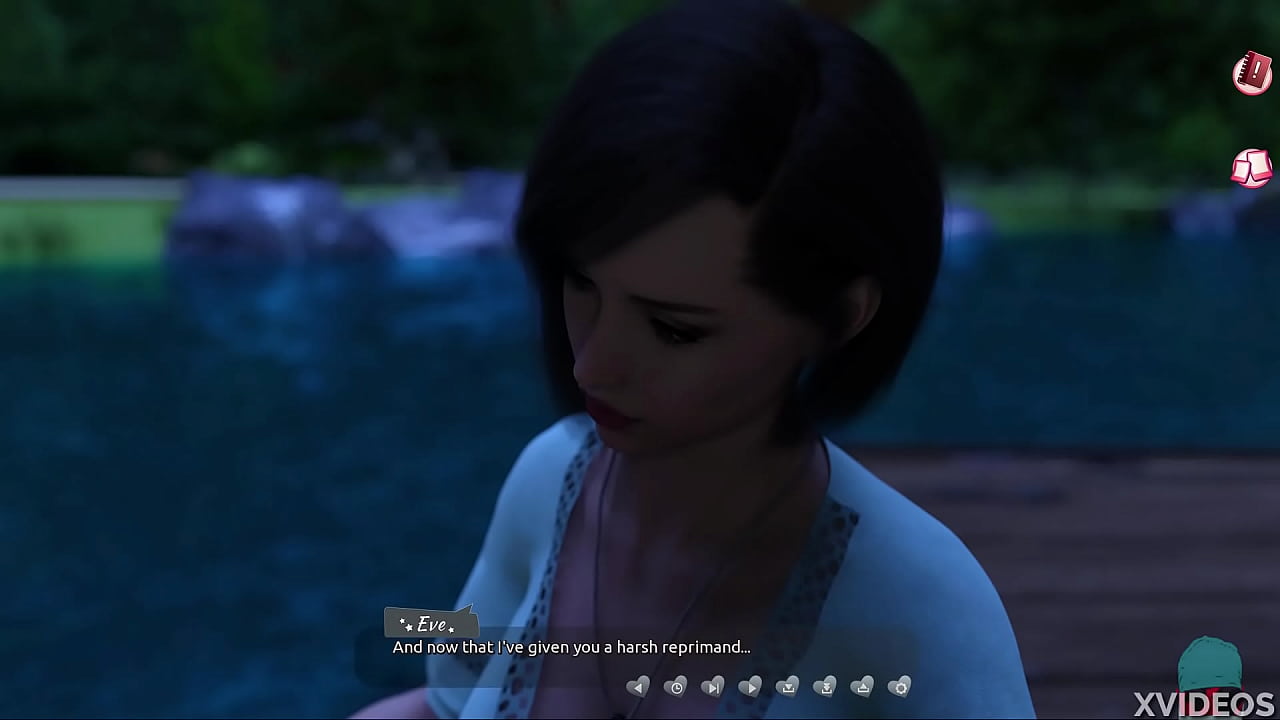
Task: Rollback dialogue with the back arrow heart icon
Action: click(640, 687)
